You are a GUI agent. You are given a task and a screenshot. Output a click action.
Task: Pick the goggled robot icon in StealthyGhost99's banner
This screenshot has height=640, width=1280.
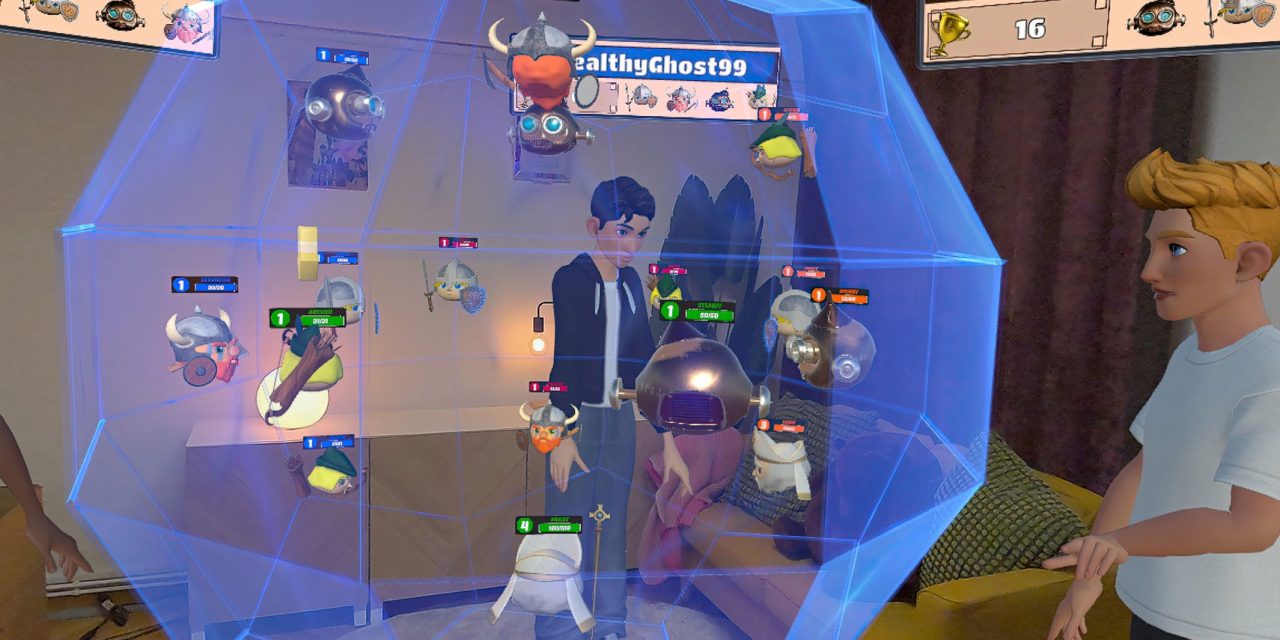point(720,99)
